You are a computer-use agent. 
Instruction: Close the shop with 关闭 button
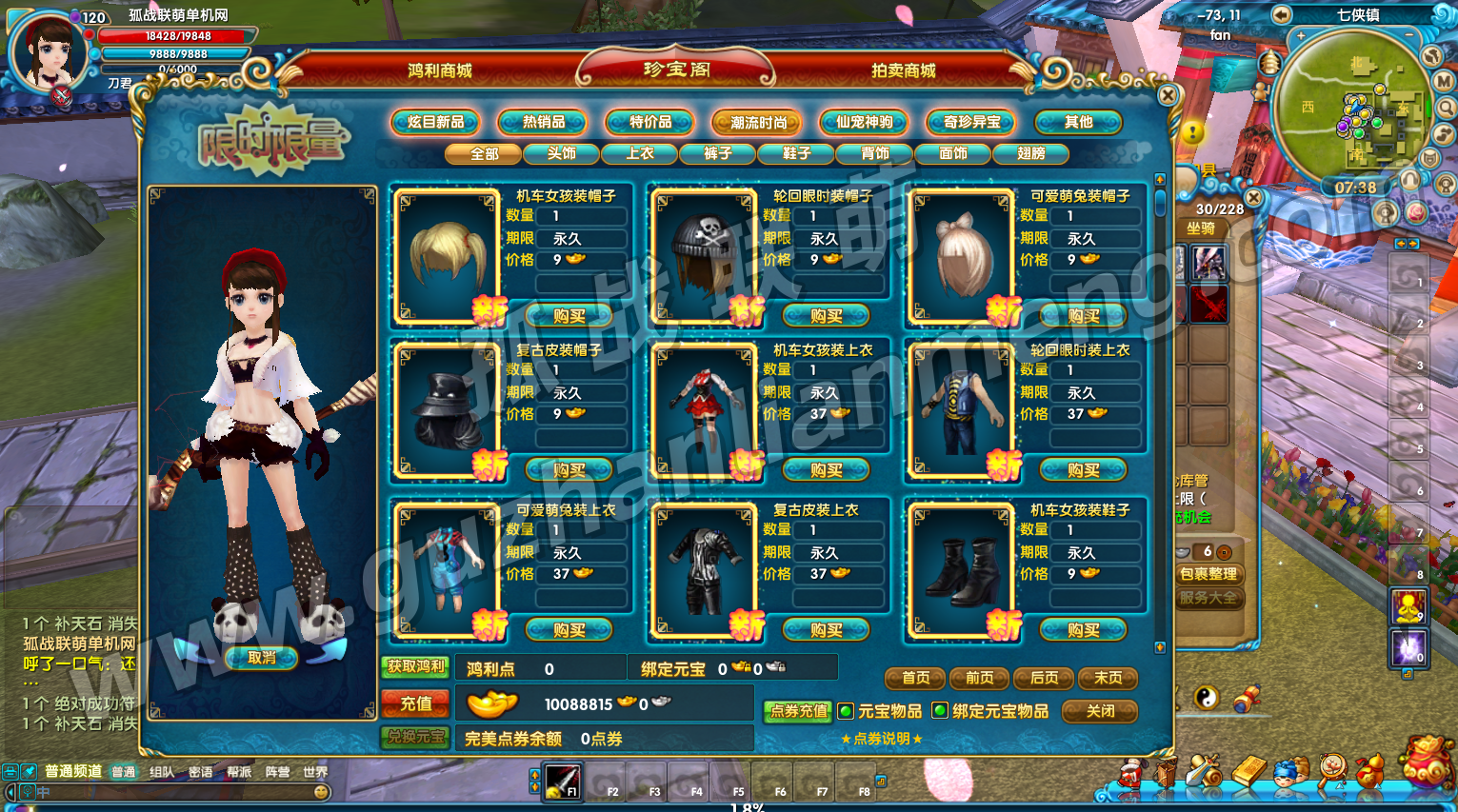click(x=1100, y=711)
